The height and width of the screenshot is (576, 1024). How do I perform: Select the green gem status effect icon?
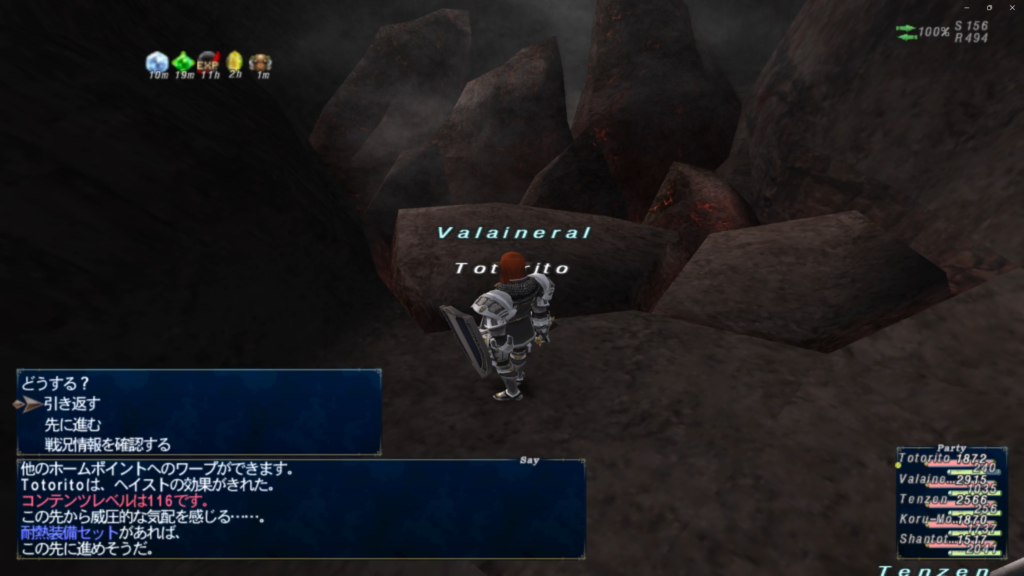tap(183, 62)
